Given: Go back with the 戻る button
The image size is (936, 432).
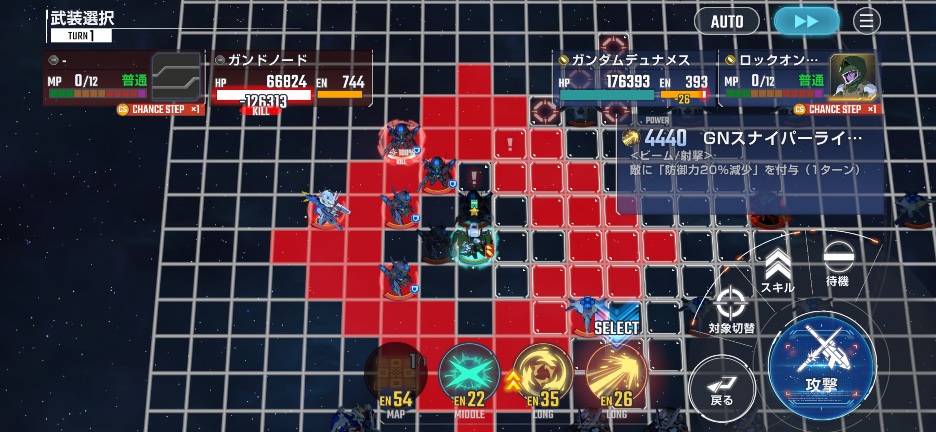Looking at the screenshot, I should pyautogui.click(x=721, y=385).
